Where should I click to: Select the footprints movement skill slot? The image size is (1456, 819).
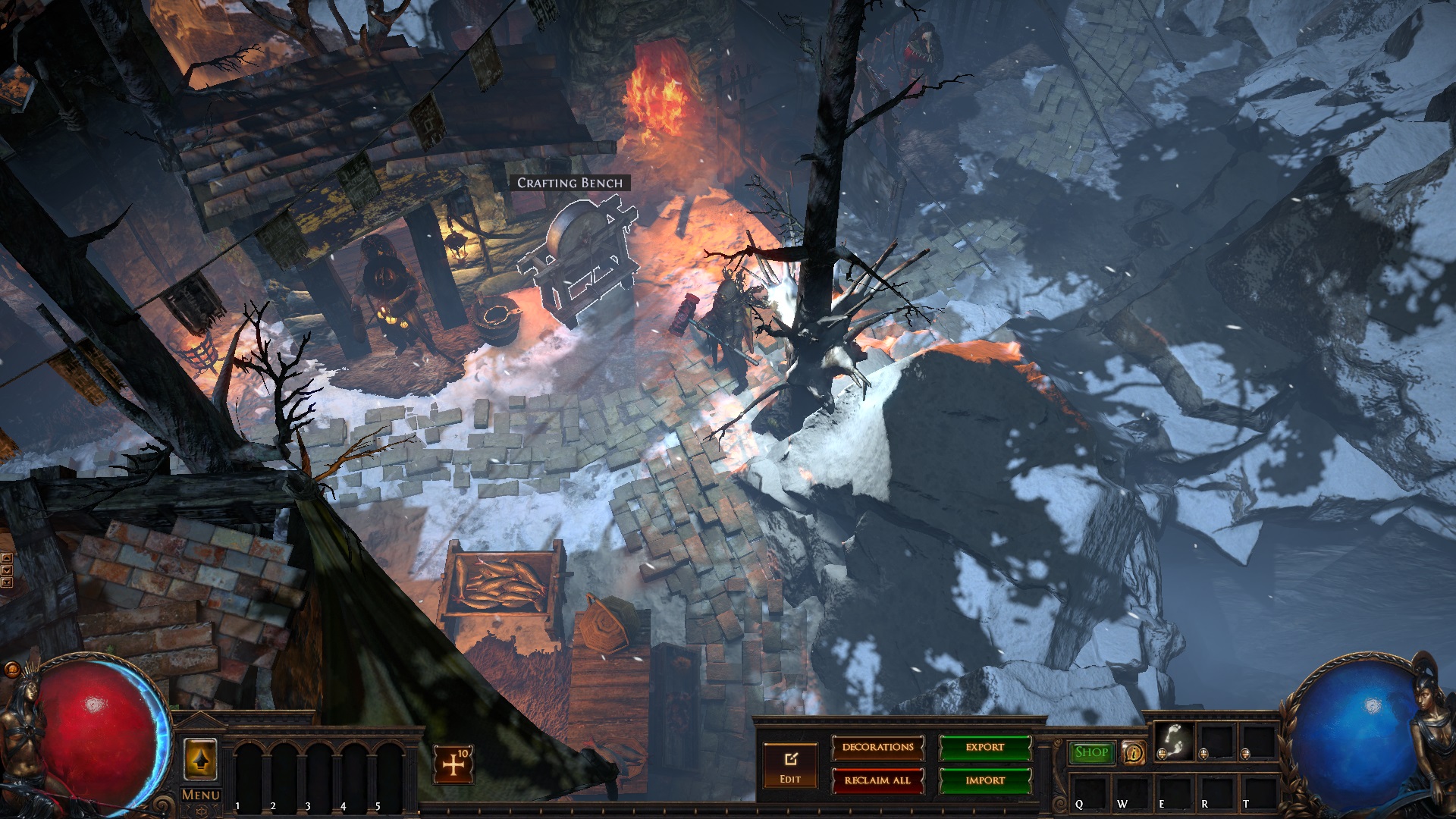point(1174,739)
